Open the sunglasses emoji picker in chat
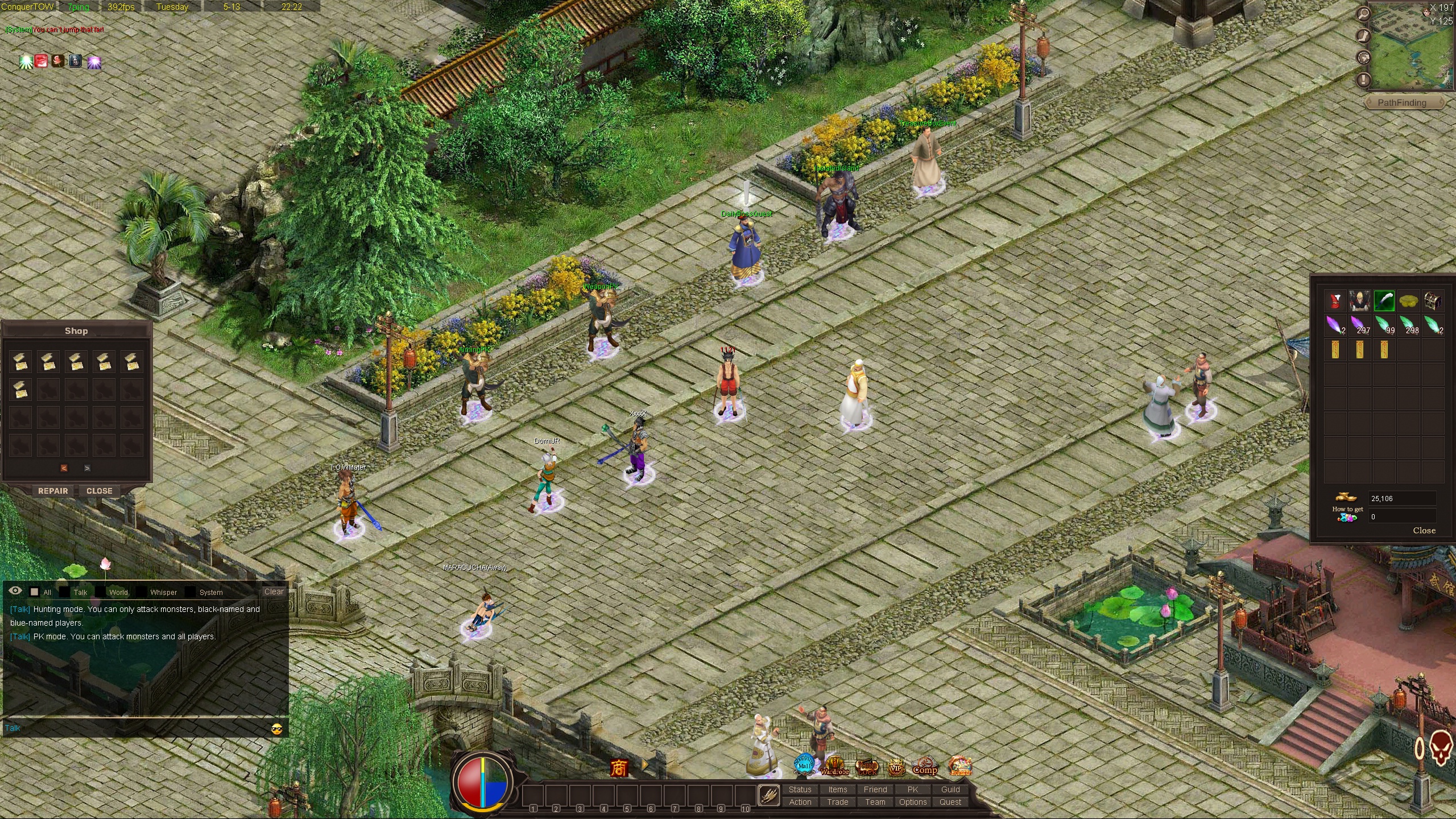This screenshot has height=819, width=1456. tap(277, 729)
